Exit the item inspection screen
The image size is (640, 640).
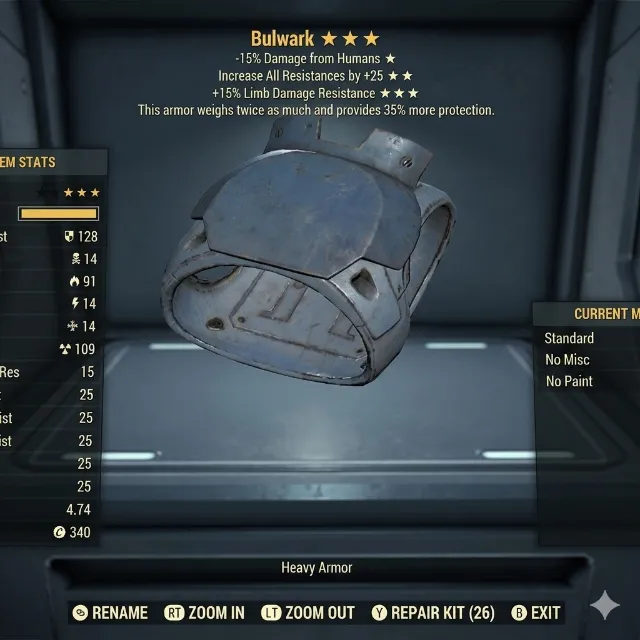pos(535,613)
